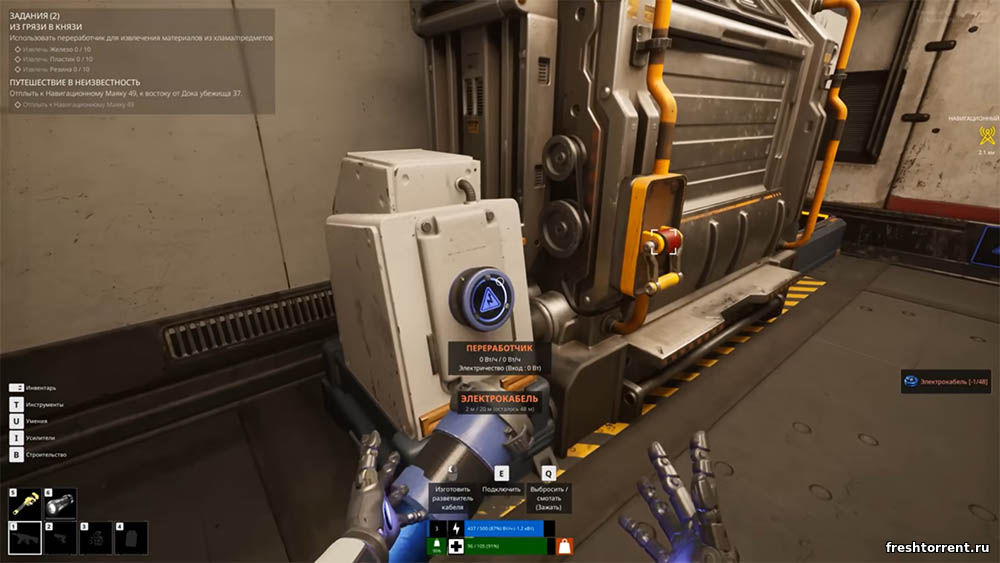The width and height of the screenshot is (1000, 563).
Task: Click the lightning bolt energy icon
Action: (455, 527)
